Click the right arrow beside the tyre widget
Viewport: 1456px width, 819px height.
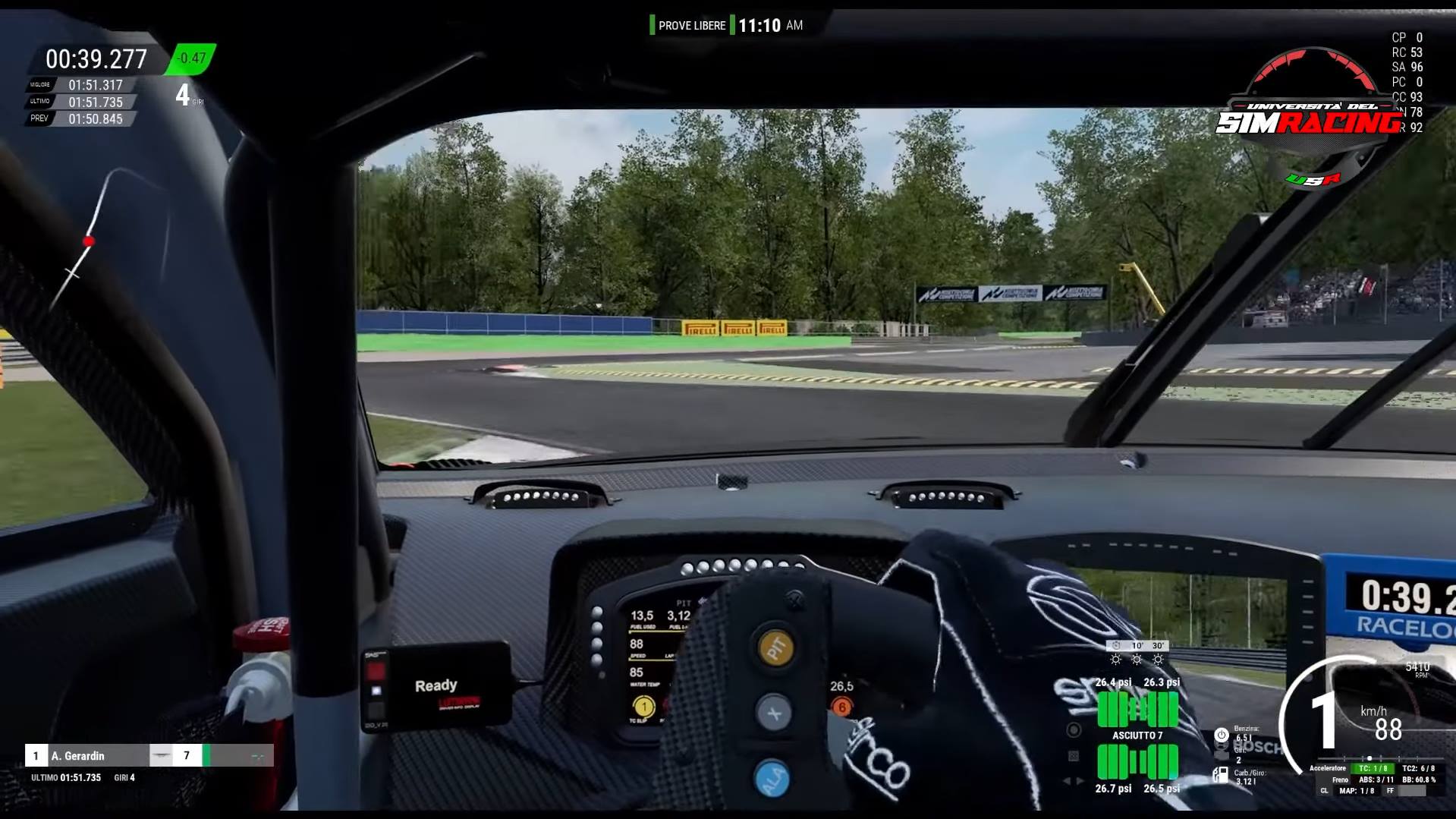(1080, 781)
